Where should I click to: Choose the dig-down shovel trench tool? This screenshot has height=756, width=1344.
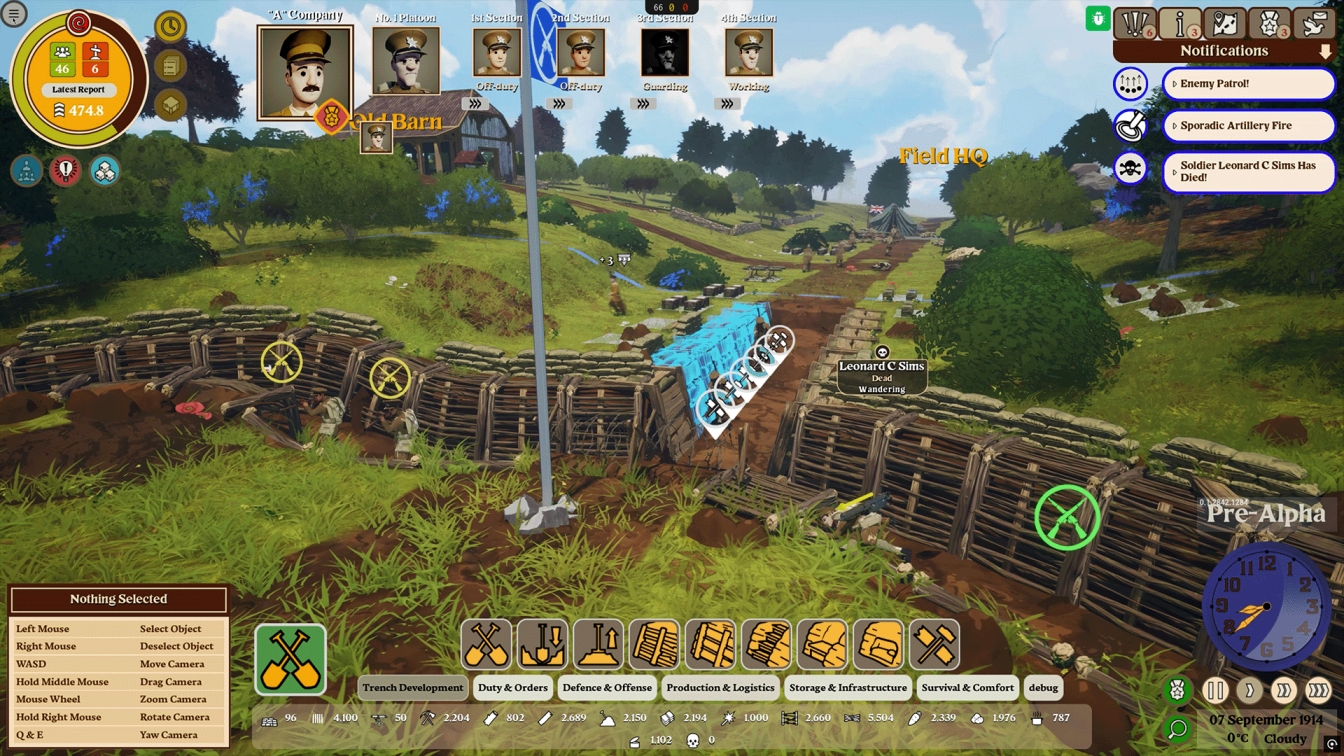[x=542, y=644]
